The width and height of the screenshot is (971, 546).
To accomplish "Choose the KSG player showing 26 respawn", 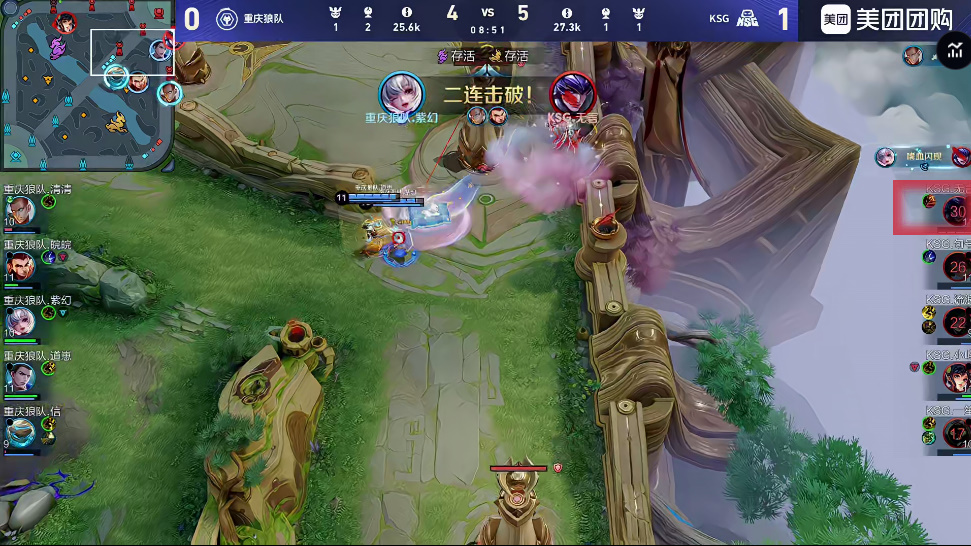I will 956,266.
